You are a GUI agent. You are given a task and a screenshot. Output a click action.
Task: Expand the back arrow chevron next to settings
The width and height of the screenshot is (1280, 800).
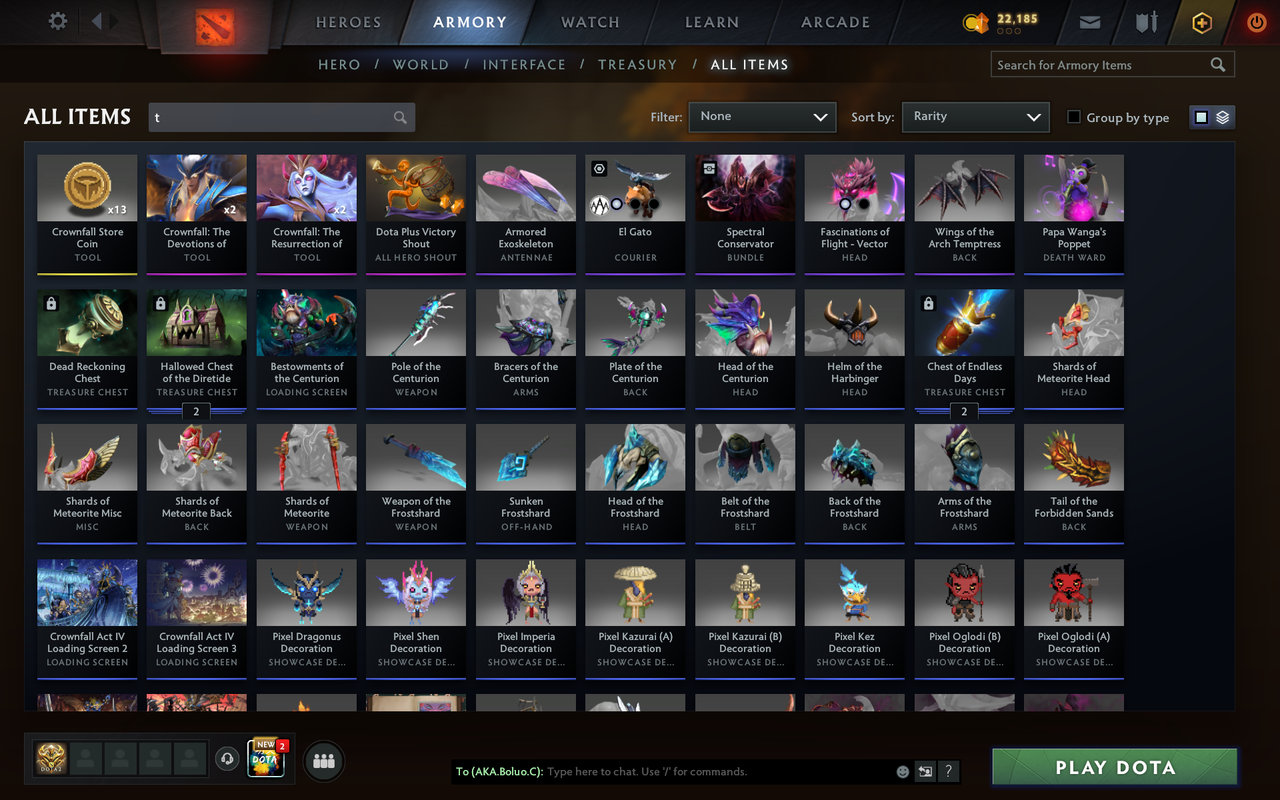pyautogui.click(x=98, y=20)
